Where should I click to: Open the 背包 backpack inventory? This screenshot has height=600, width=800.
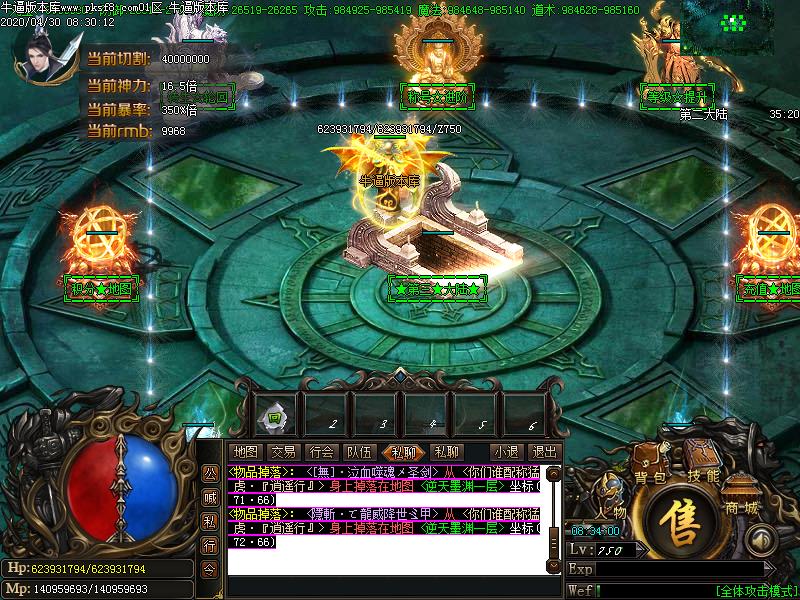[651, 477]
